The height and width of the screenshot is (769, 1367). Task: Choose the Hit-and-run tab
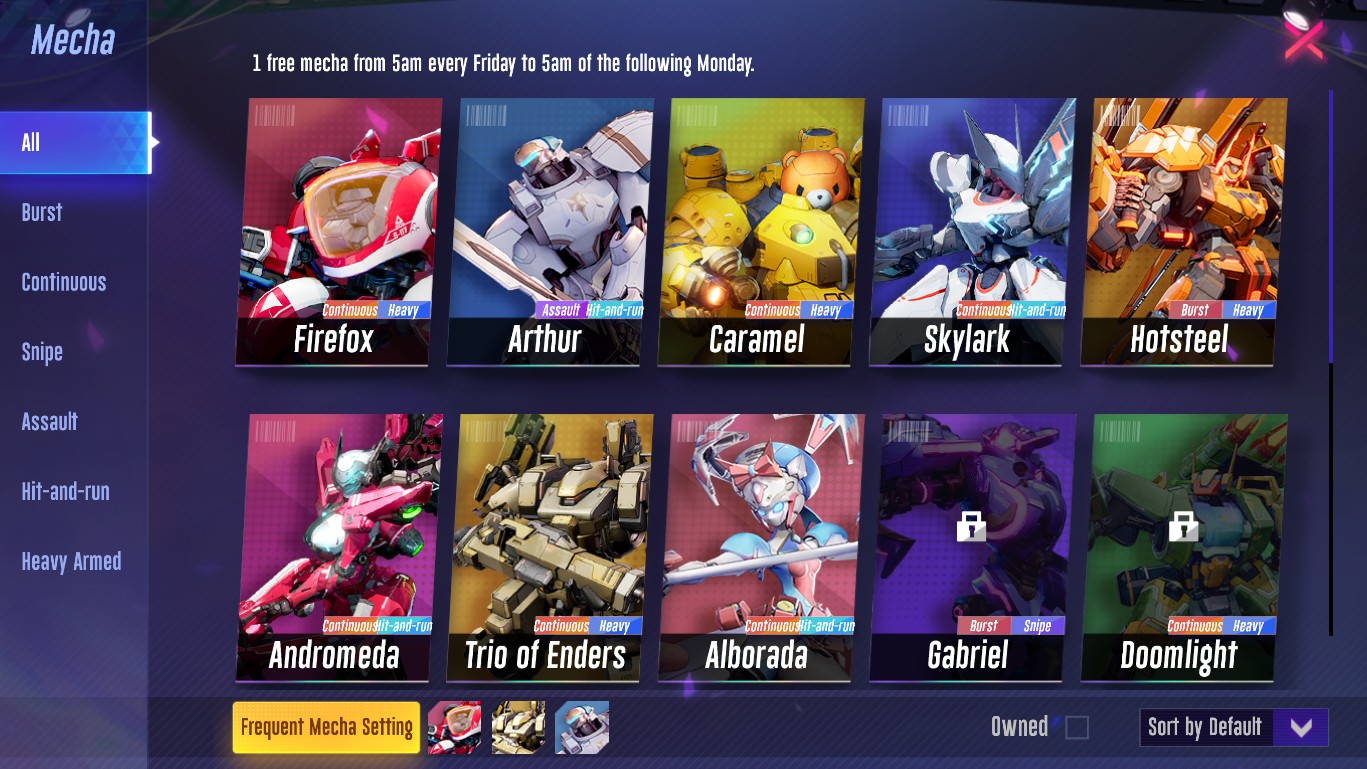(x=66, y=491)
